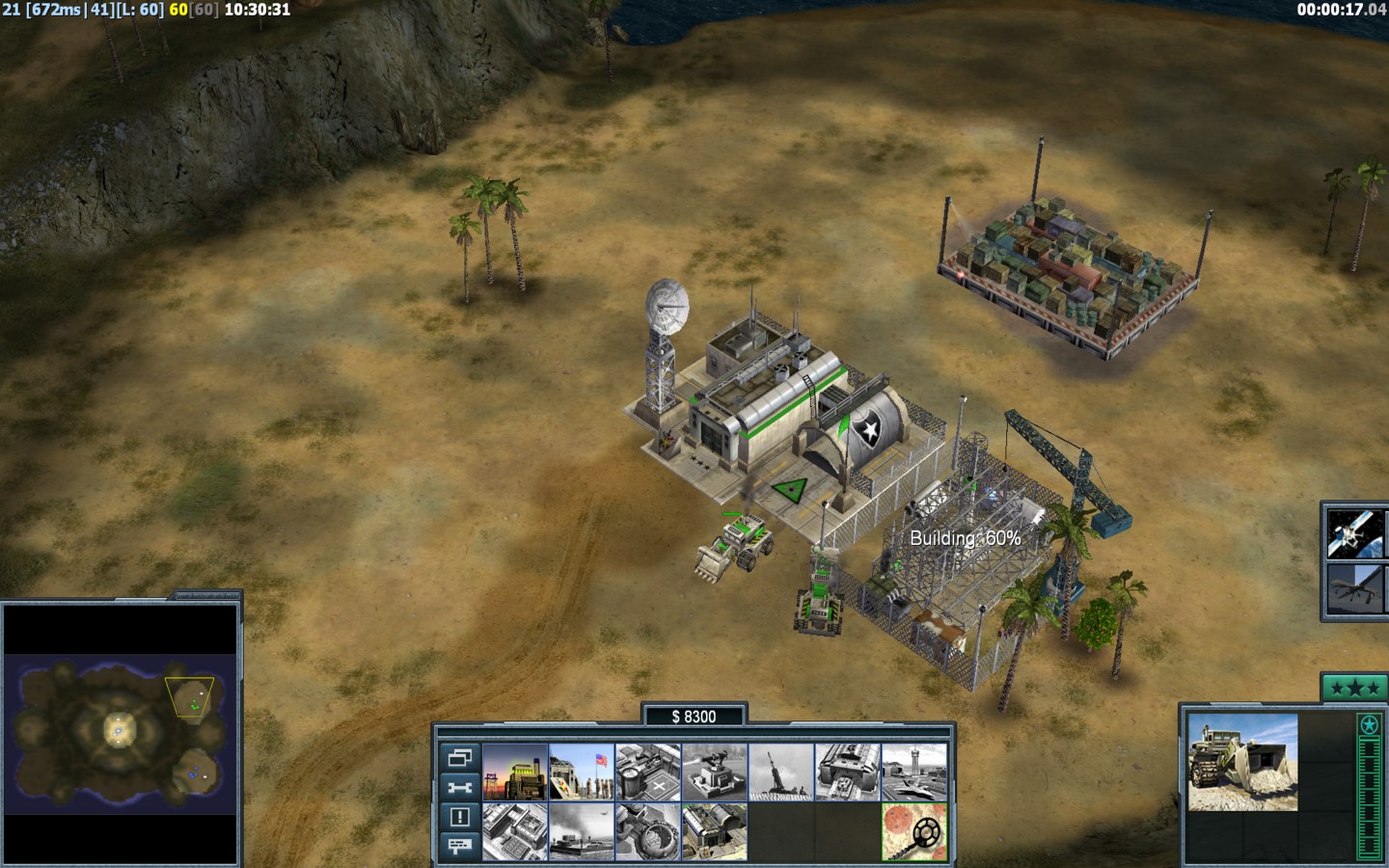Build a War Factory with tank
The width and height of the screenshot is (1389, 868).
(x=848, y=772)
